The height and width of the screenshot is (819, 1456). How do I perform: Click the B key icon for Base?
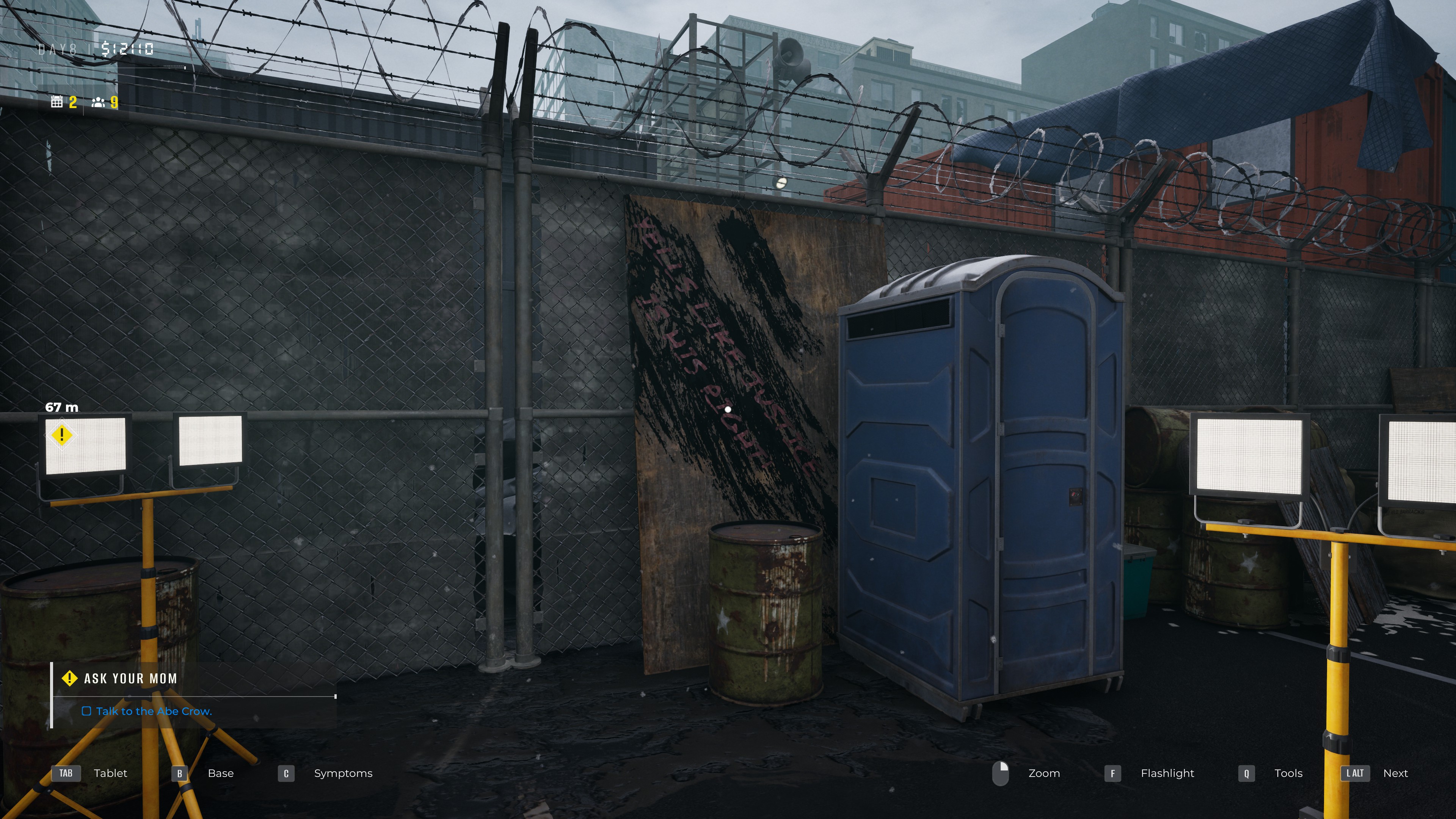point(180,773)
